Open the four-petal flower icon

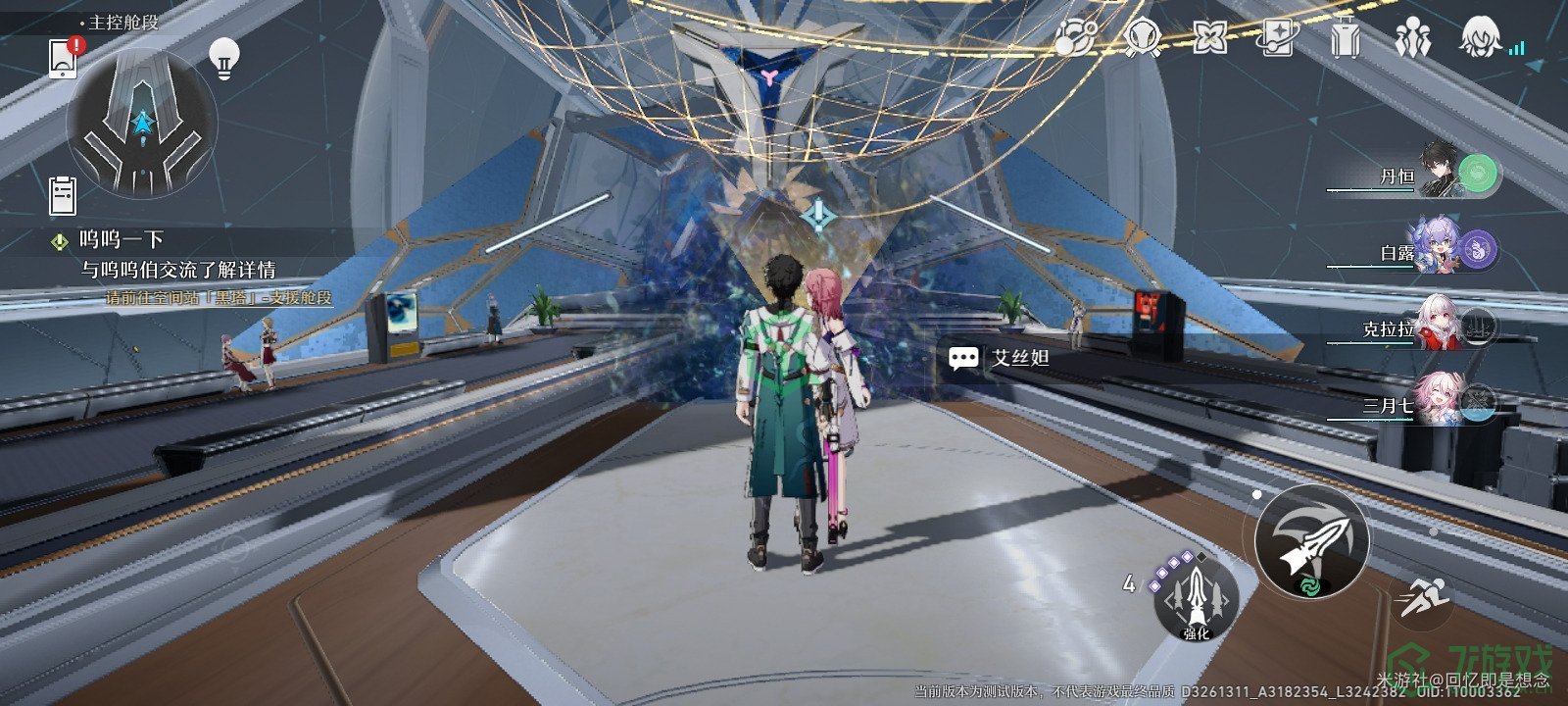[1210, 38]
